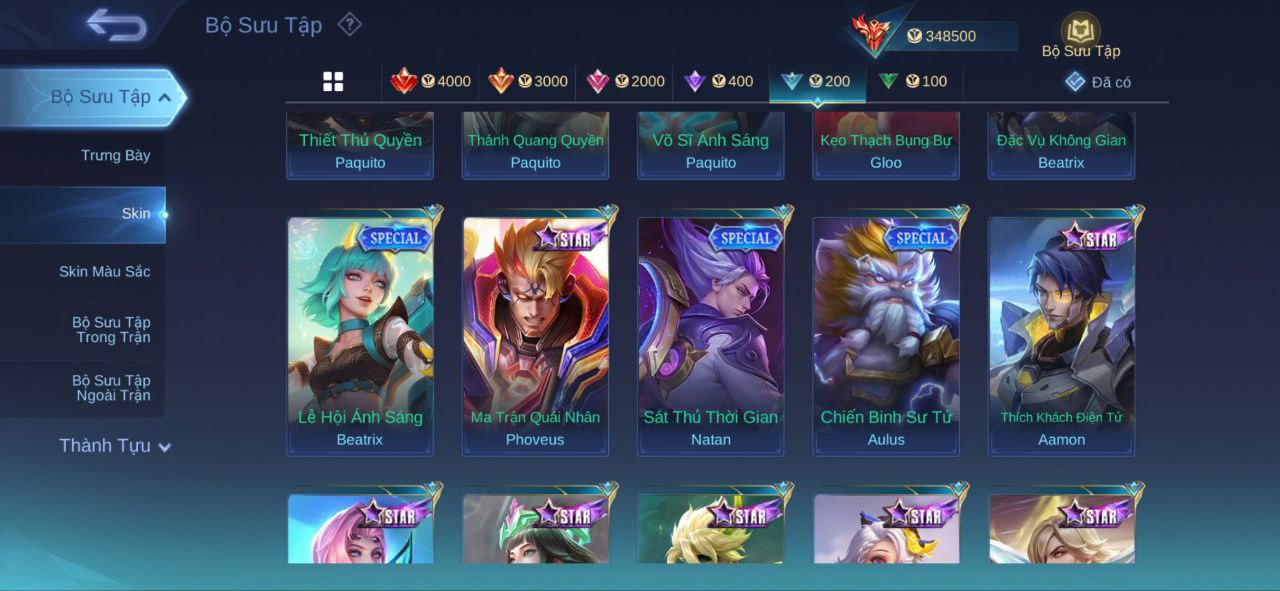Viewport: 1280px width, 591px height.
Task: Open Bộ Sưu Tập Trong Trận
Action: [110, 330]
